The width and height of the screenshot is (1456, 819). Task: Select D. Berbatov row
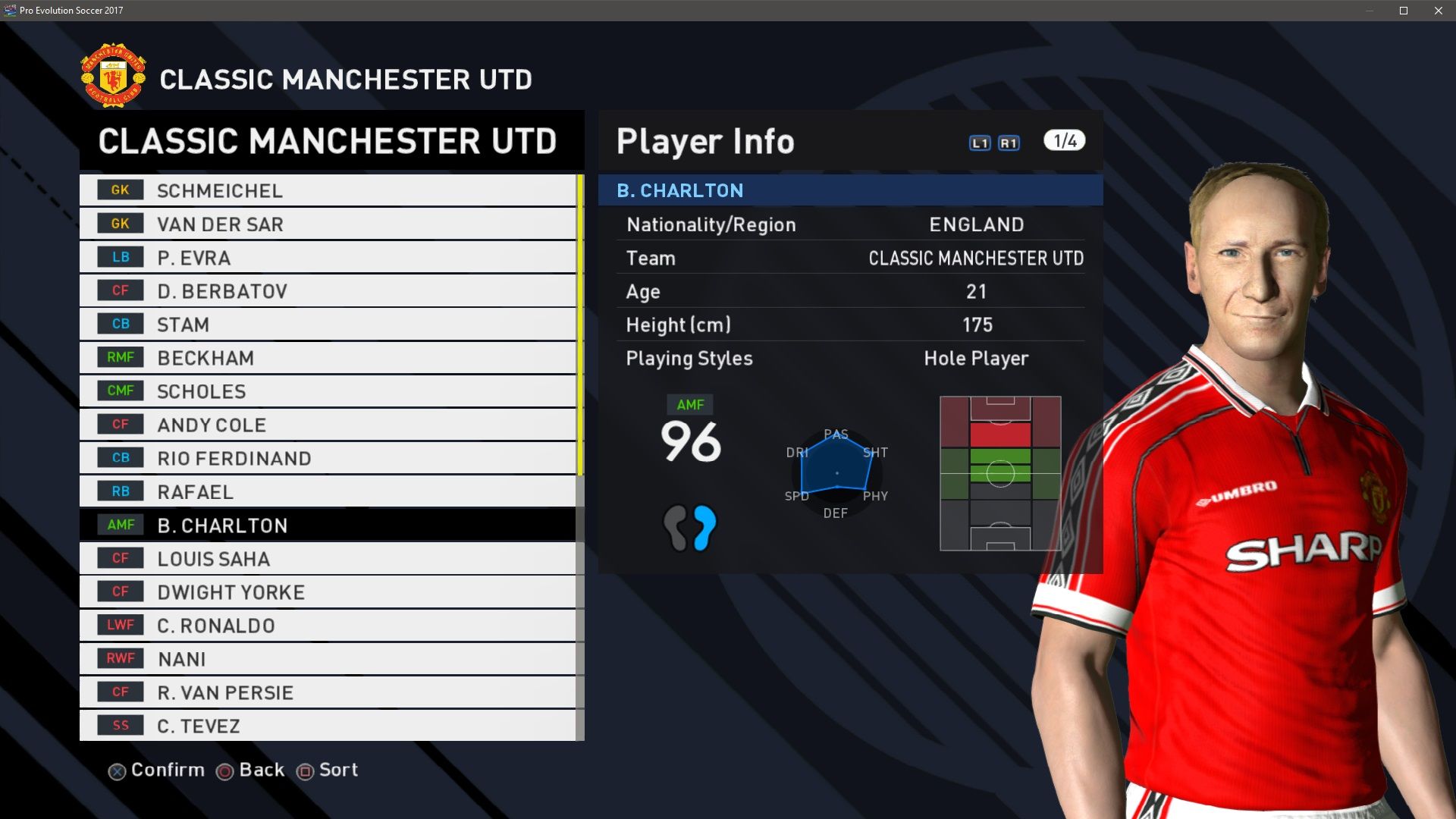327,290
